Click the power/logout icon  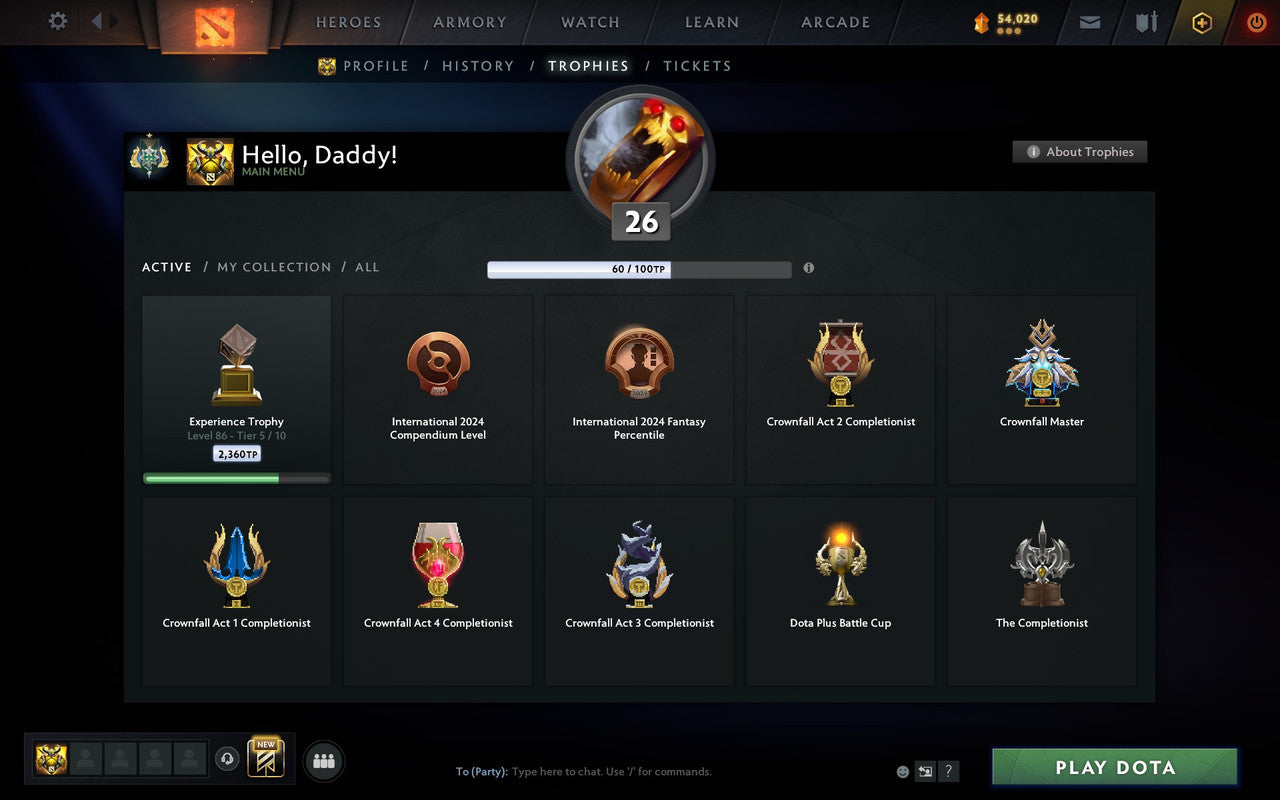[x=1256, y=22]
